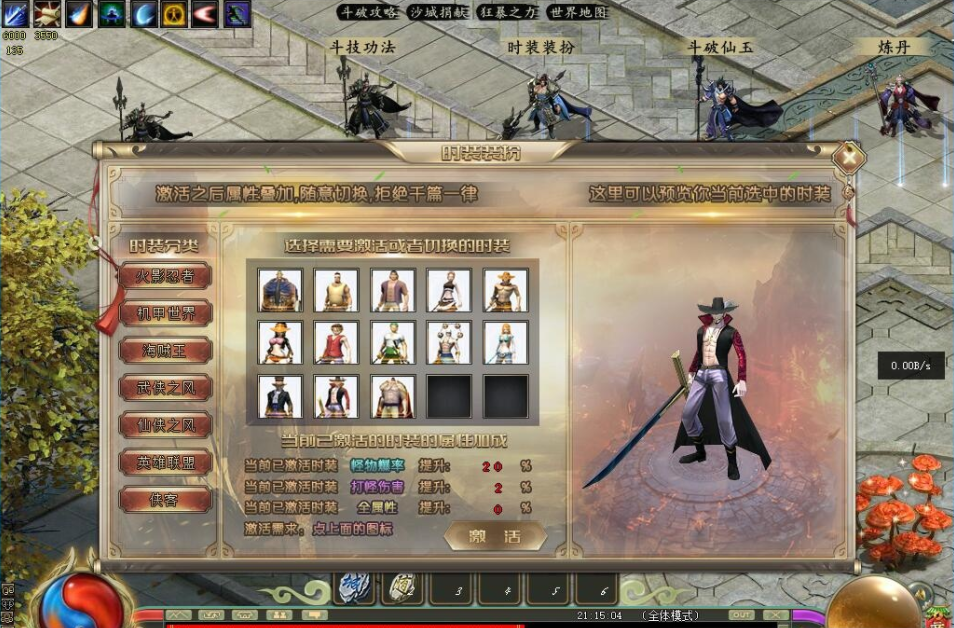Use the item in hotbar slot one
Screen dimensions: 954x628
[x=351, y=589]
